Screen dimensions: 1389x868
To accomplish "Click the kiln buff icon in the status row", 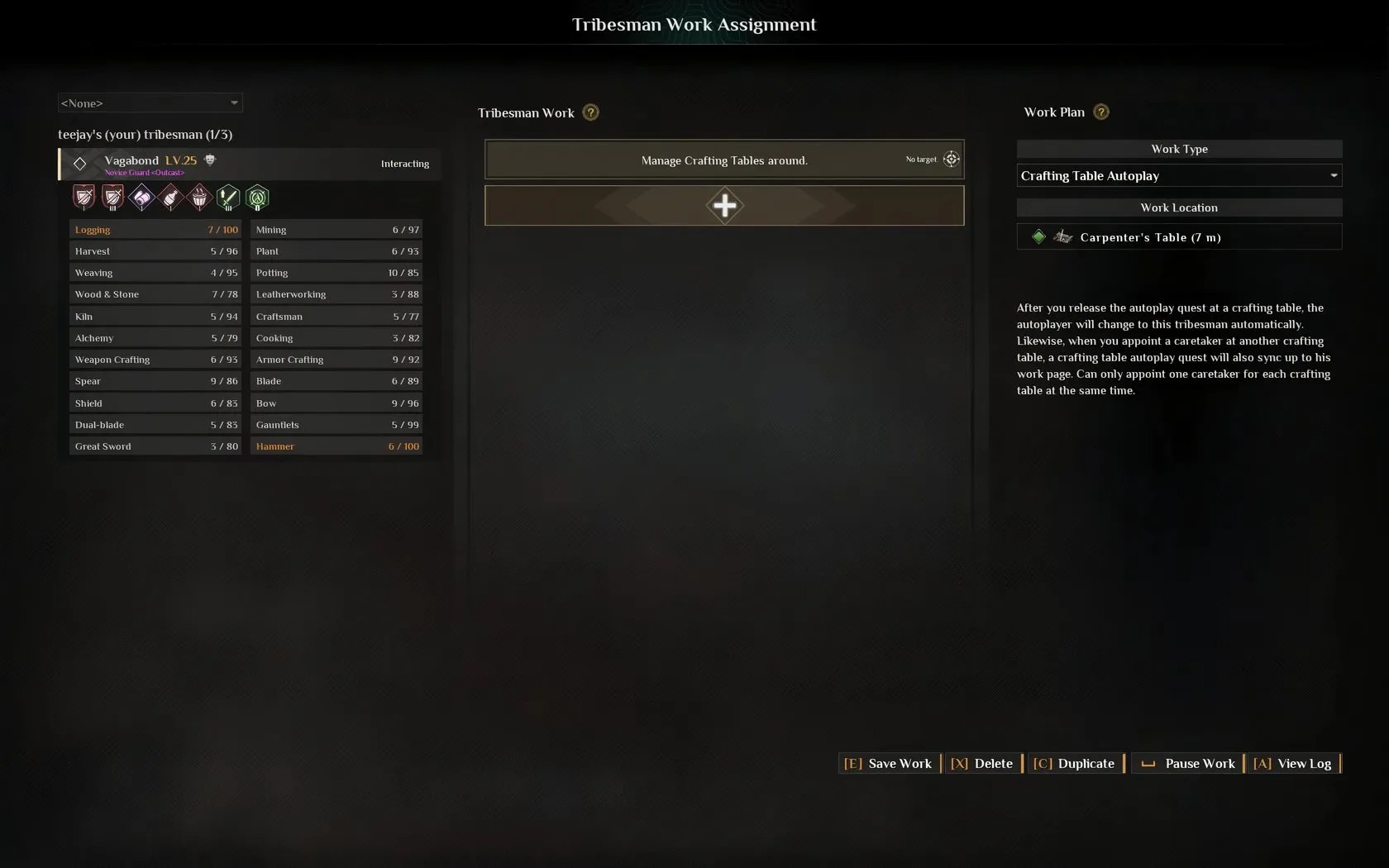I will (x=199, y=198).
